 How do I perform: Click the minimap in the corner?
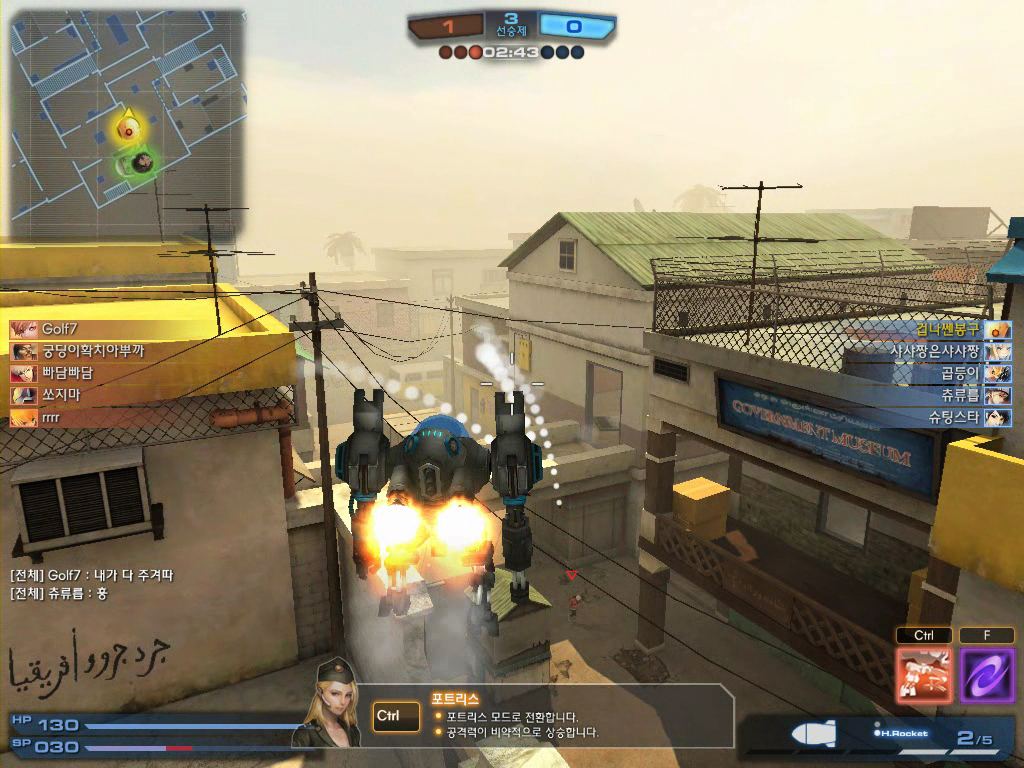(x=127, y=127)
